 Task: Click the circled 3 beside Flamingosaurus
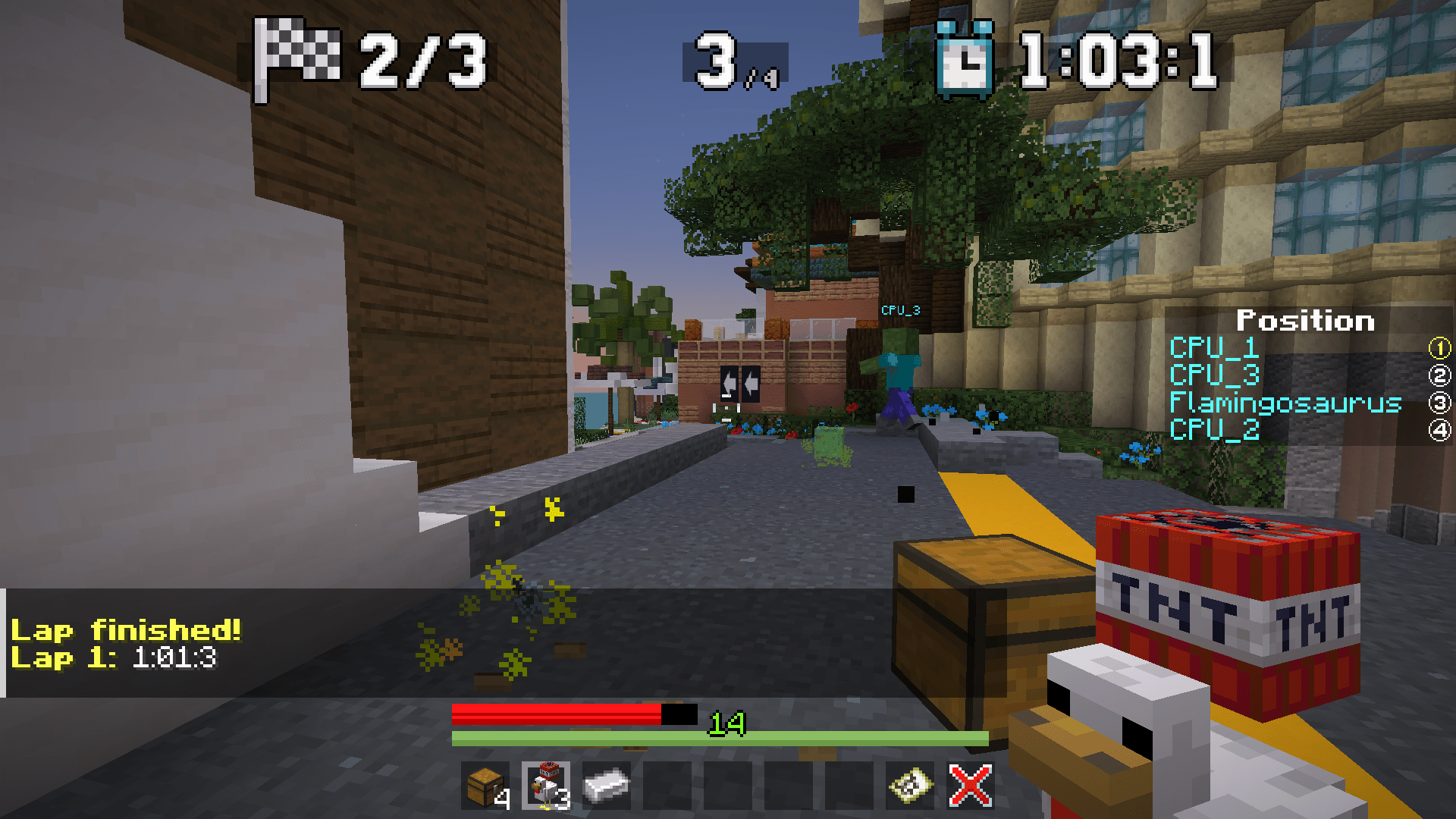point(1437,404)
